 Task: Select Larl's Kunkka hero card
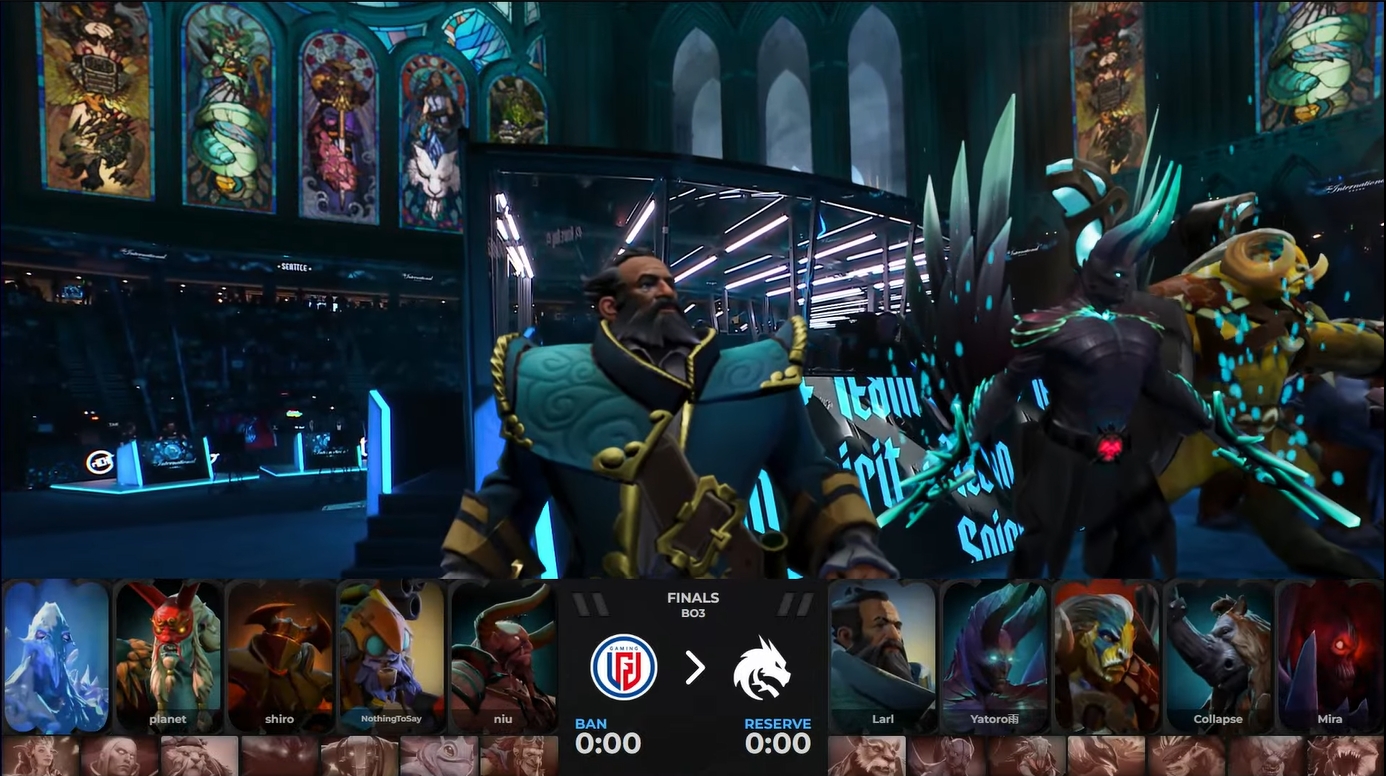pyautogui.click(x=882, y=655)
